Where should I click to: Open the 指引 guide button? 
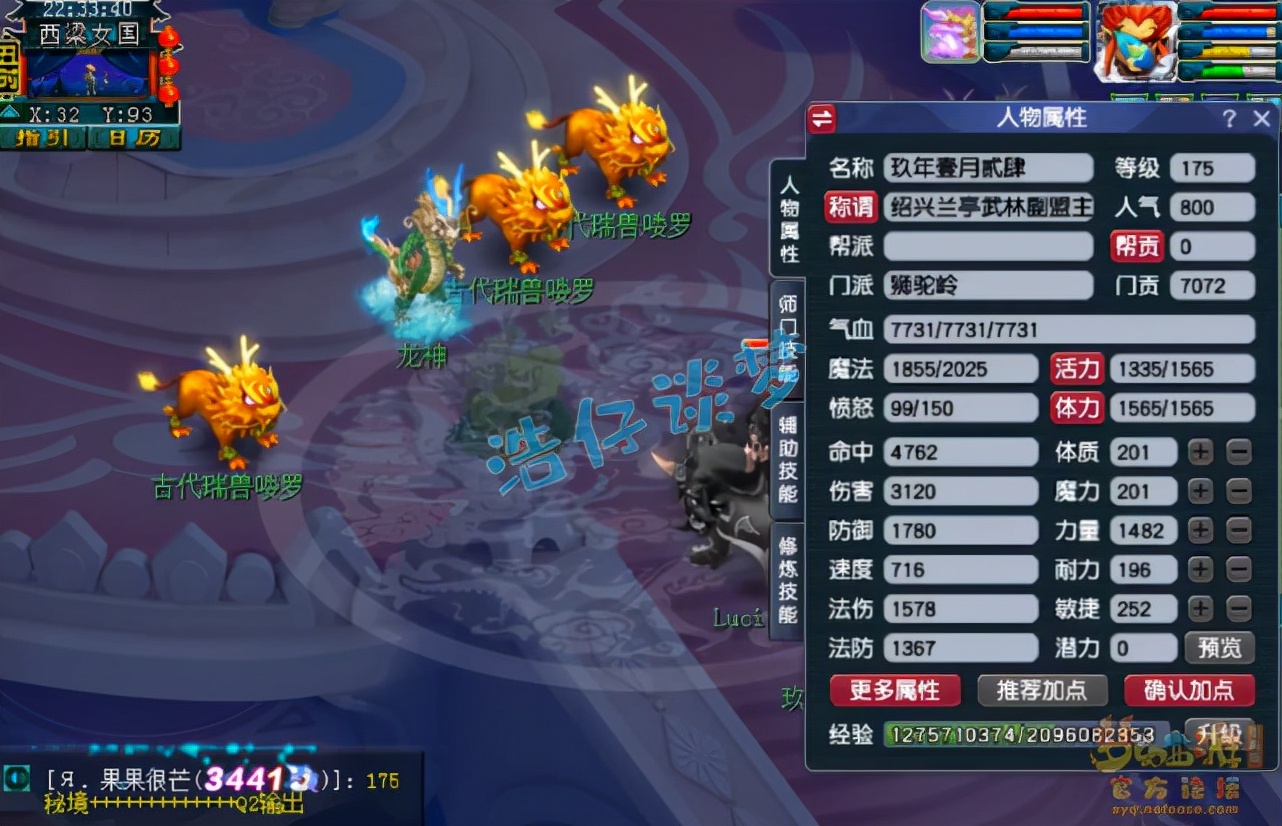(x=41, y=138)
